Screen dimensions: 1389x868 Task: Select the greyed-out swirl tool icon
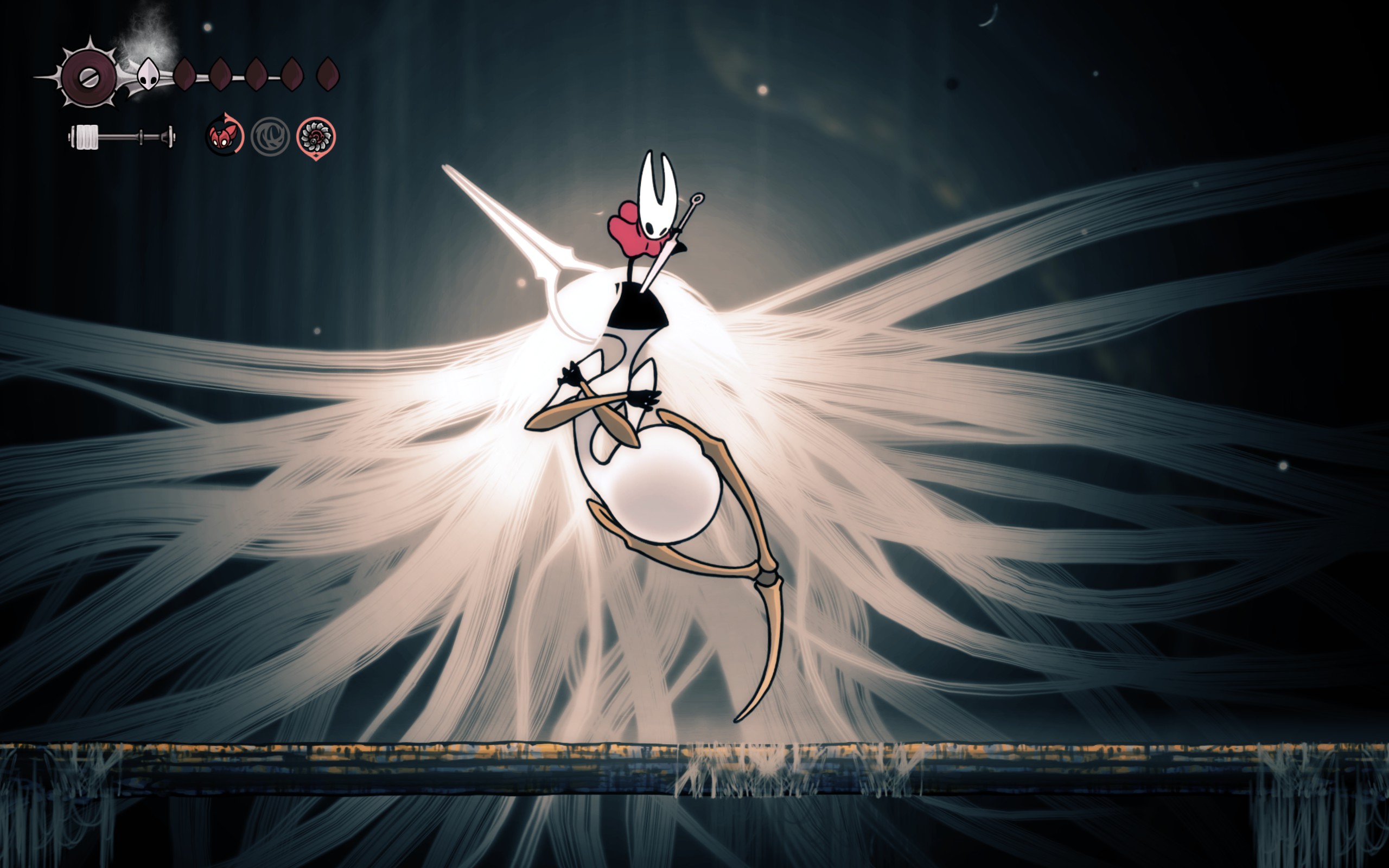(x=270, y=137)
